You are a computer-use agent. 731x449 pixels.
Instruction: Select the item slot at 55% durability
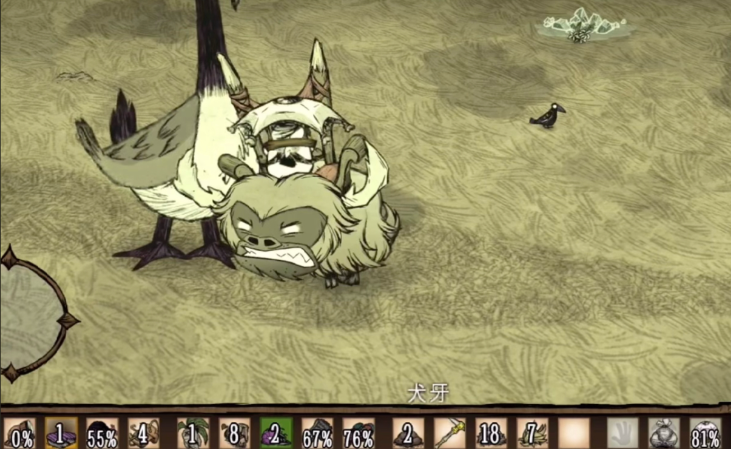click(102, 434)
